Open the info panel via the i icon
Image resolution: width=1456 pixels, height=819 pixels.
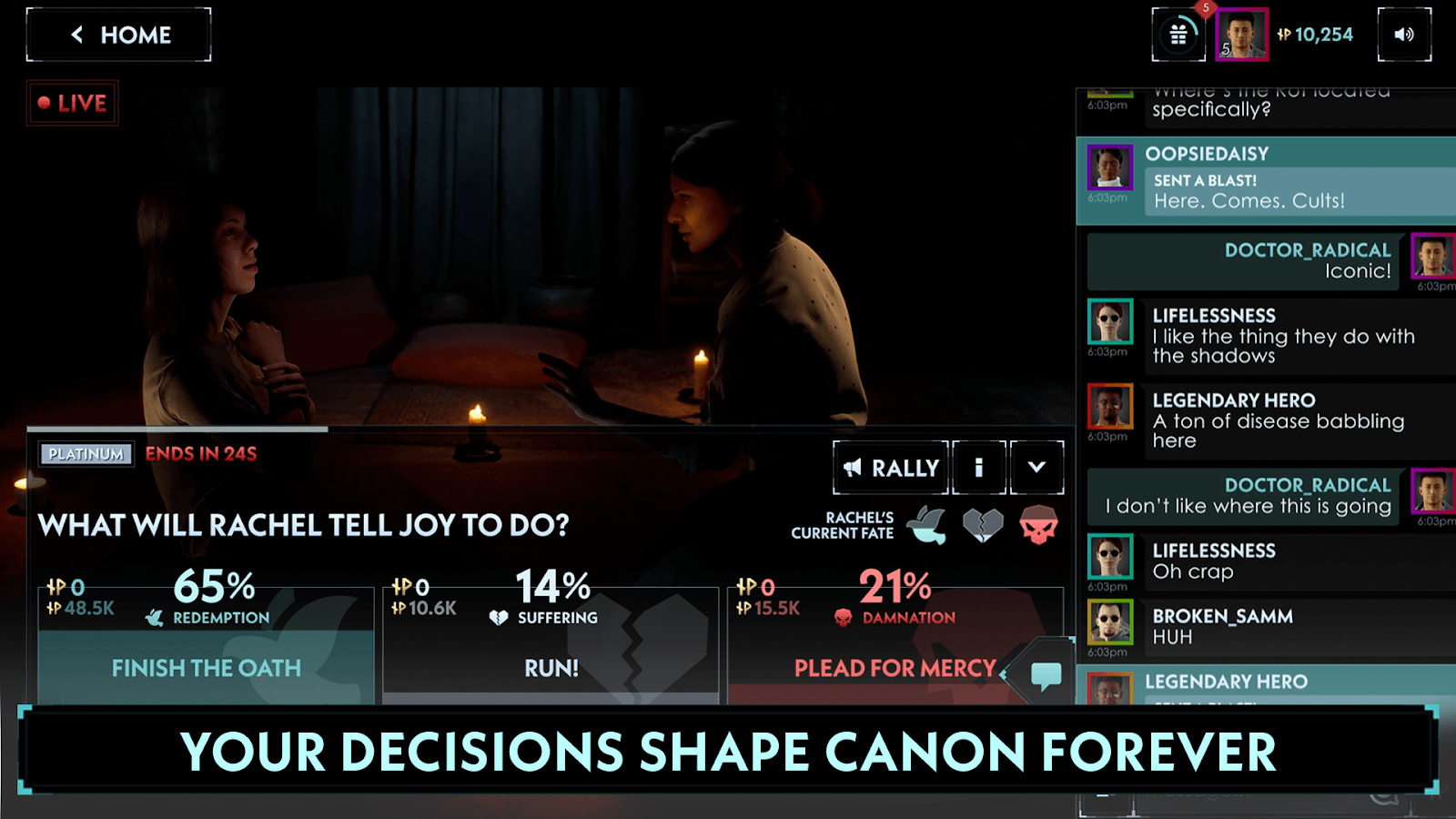[x=979, y=467]
